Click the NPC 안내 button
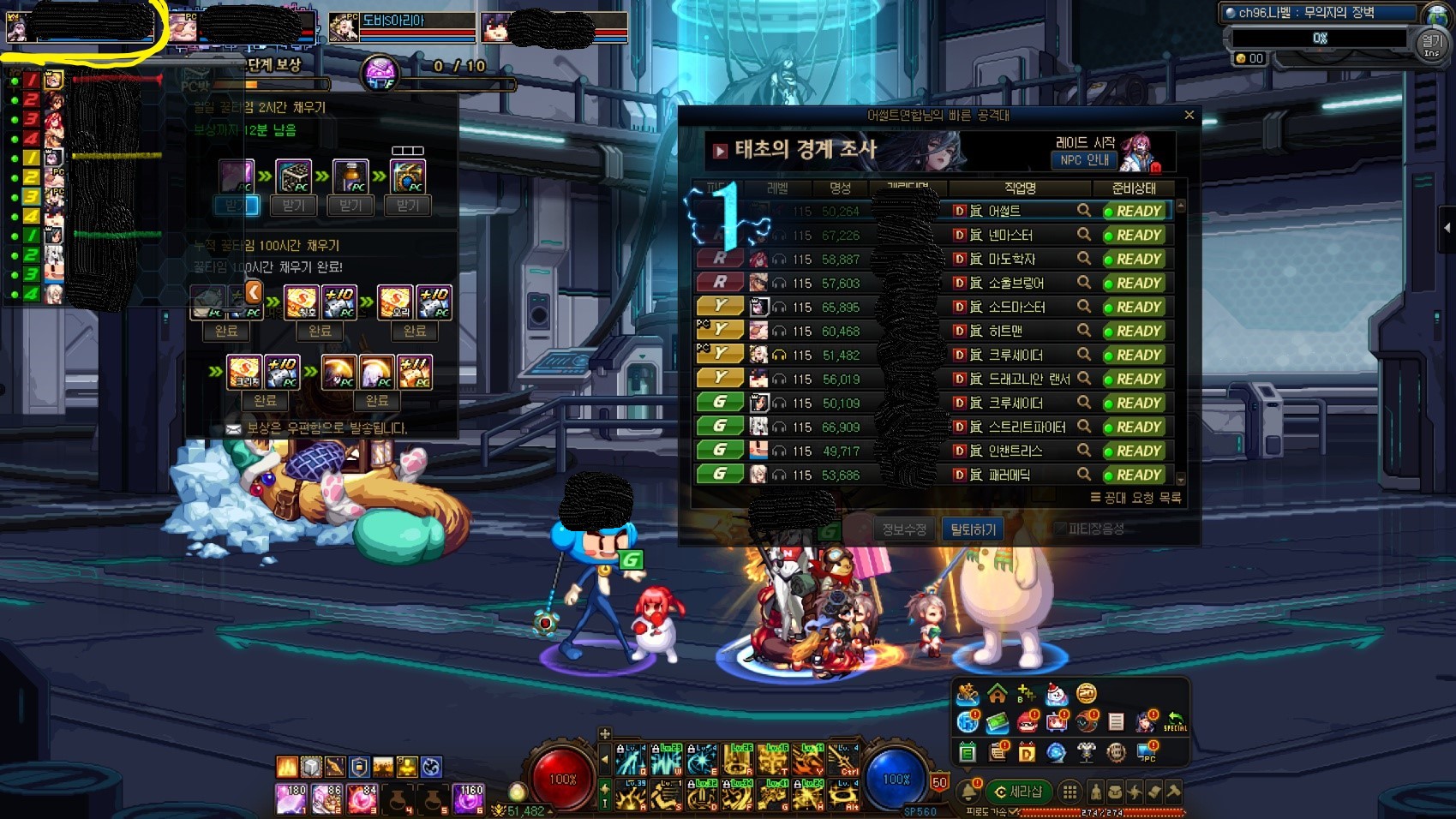Image resolution: width=1456 pixels, height=819 pixels. pyautogui.click(x=1084, y=160)
